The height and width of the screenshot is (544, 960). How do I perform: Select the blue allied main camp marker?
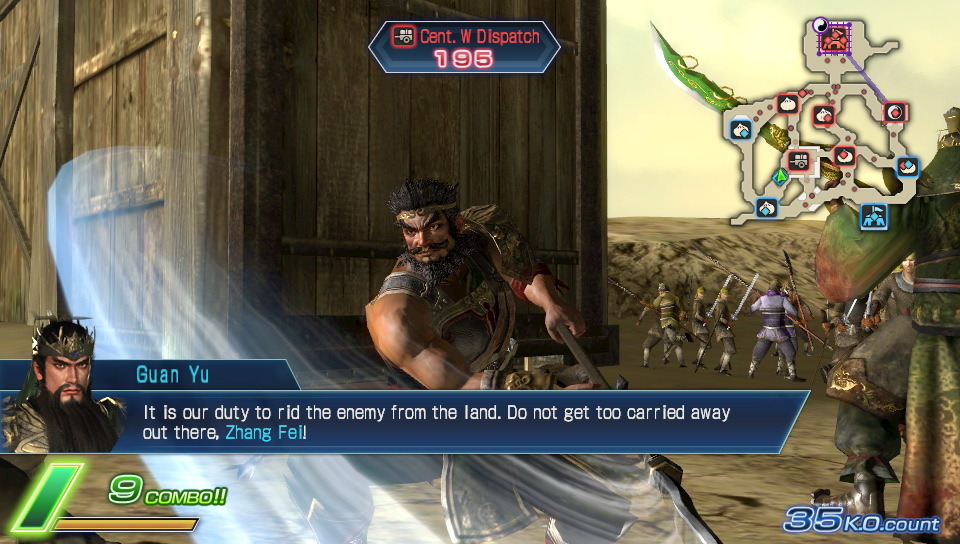pyautogui.click(x=874, y=215)
